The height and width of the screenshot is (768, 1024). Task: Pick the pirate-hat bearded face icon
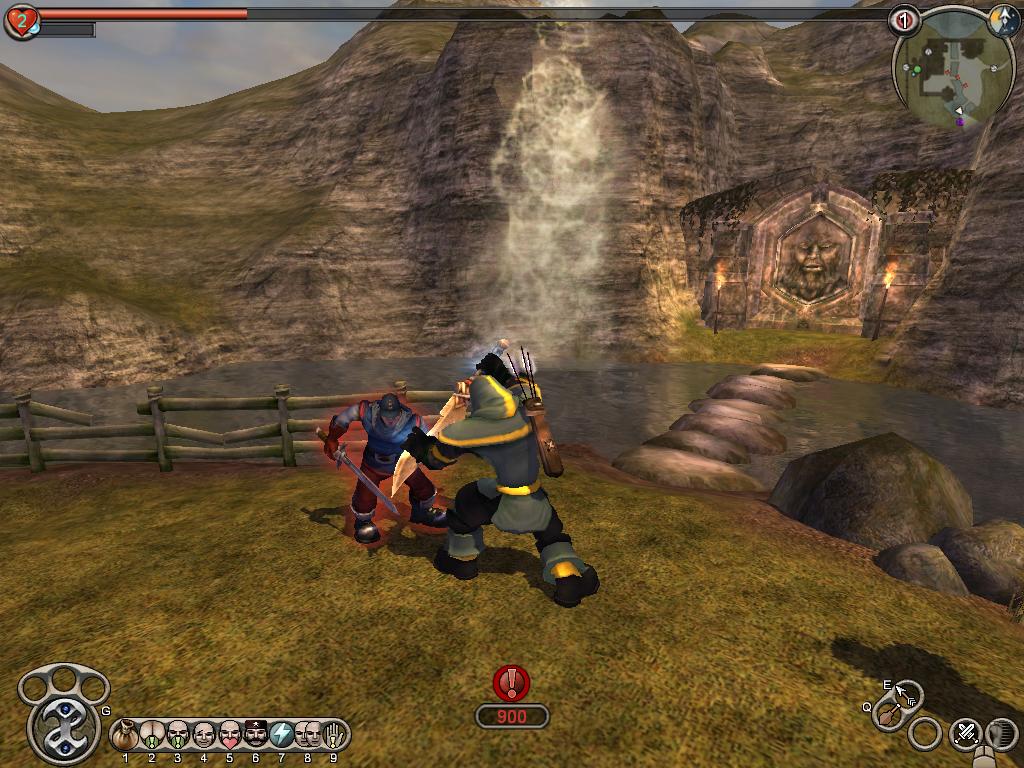255,735
